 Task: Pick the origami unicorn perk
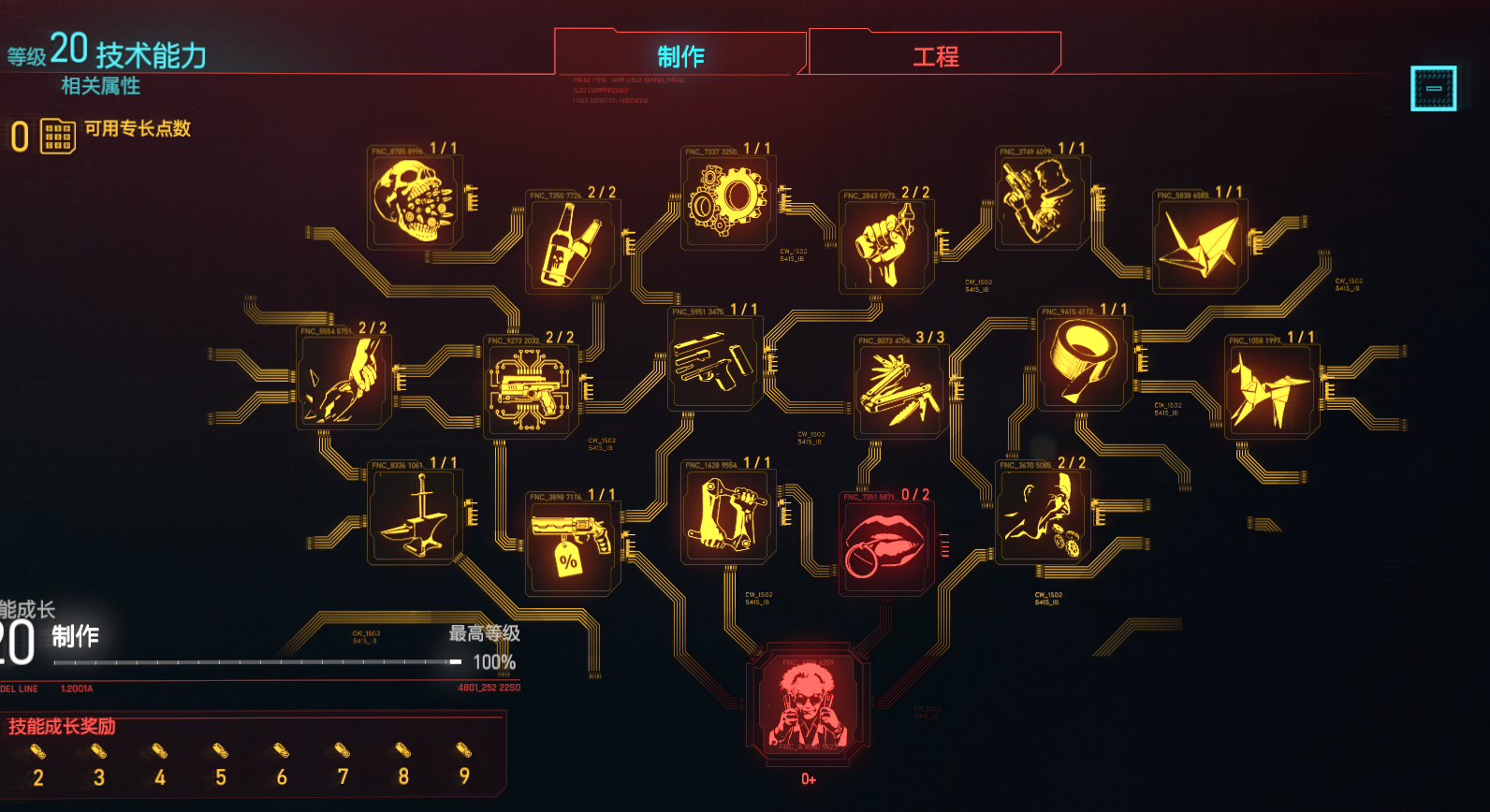(x=1270, y=388)
